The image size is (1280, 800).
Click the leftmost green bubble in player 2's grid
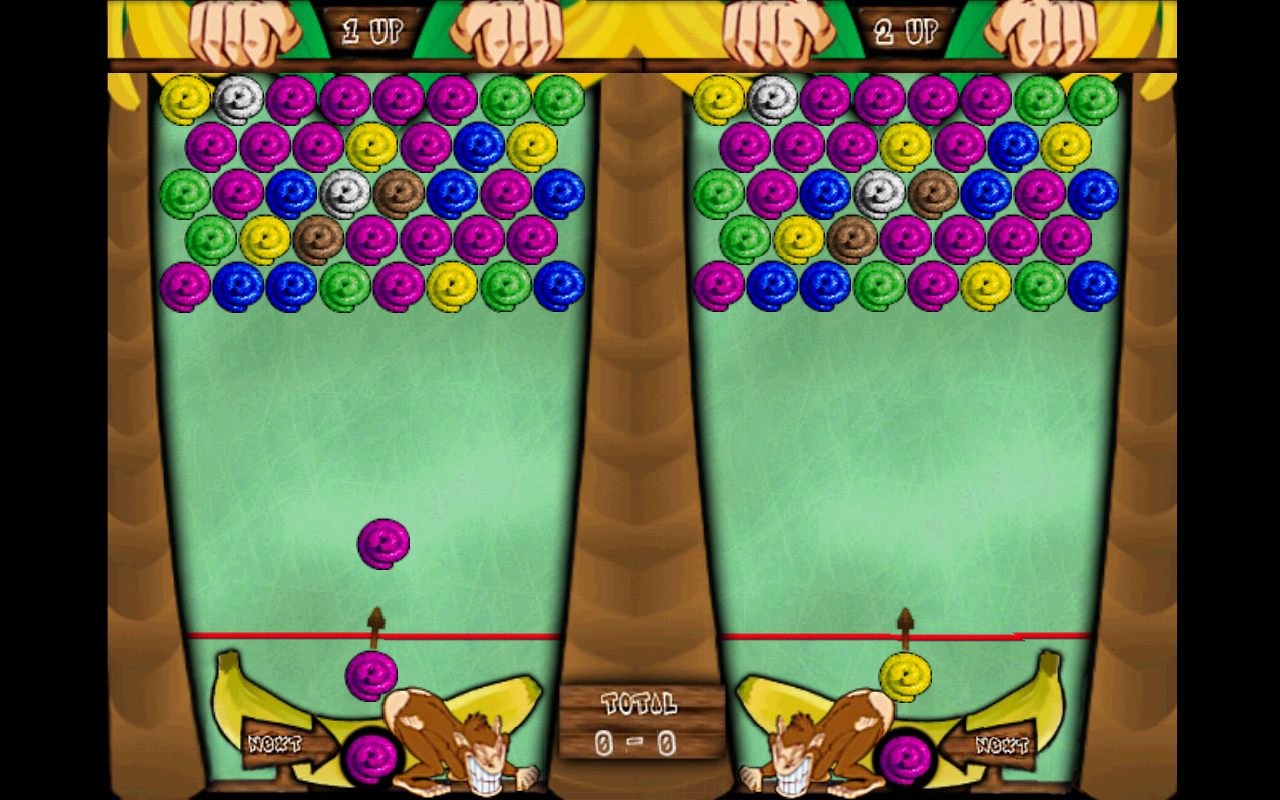click(722, 190)
